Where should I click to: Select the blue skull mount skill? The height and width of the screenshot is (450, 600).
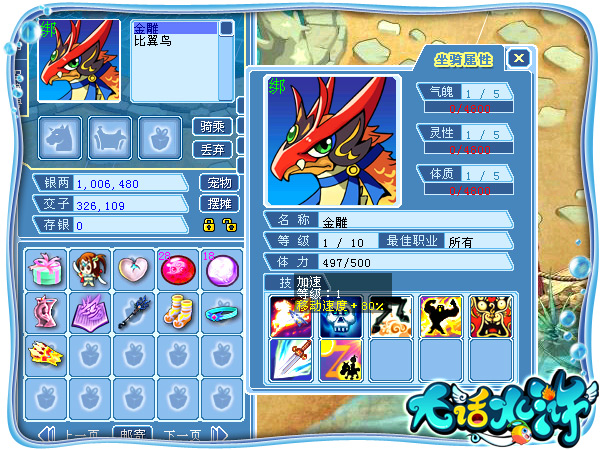click(x=342, y=317)
